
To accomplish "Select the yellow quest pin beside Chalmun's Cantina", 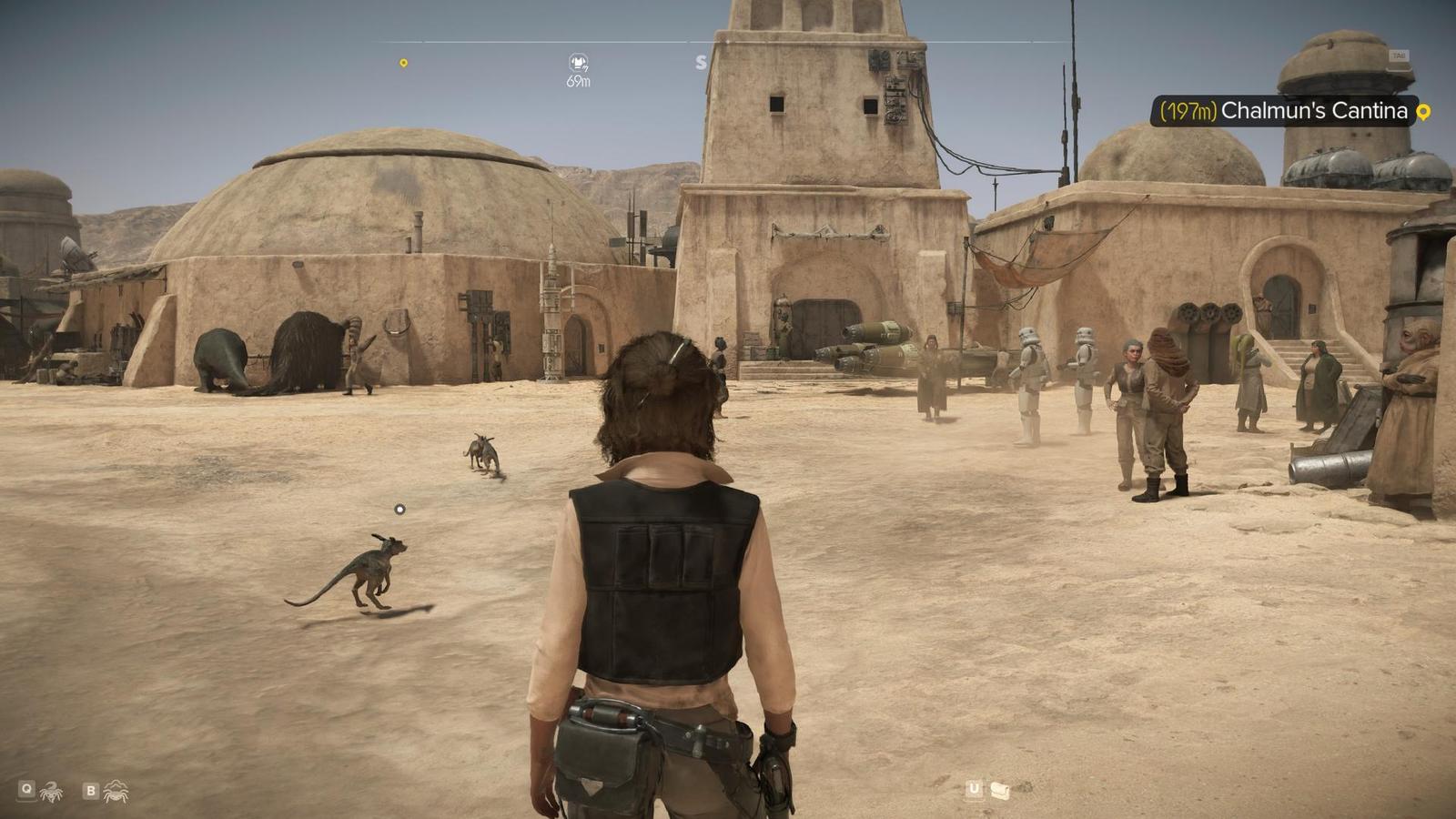I will point(1424,112).
